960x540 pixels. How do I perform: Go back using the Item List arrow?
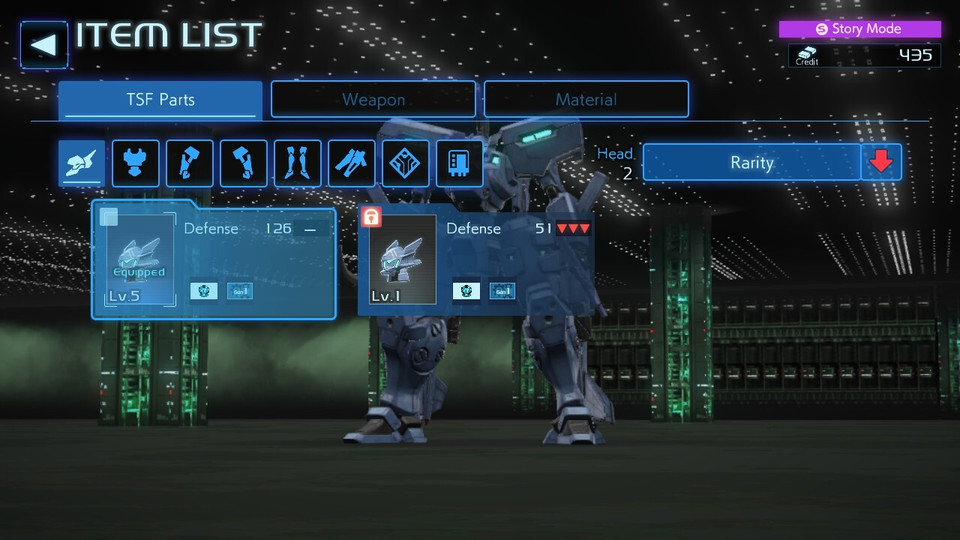point(44,45)
